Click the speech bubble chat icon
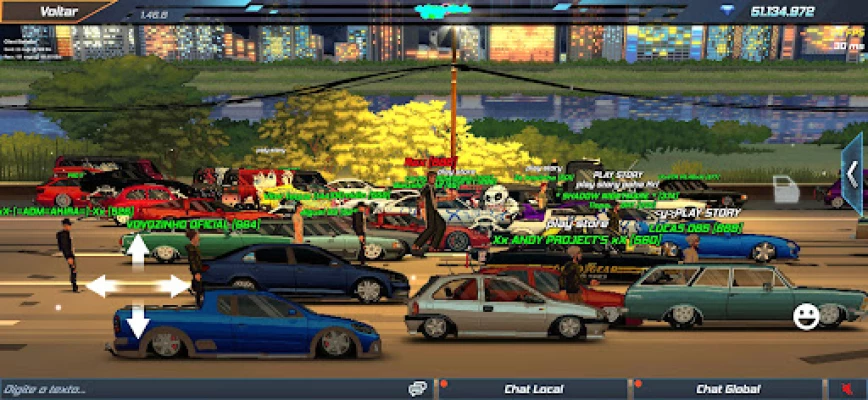868x400 pixels. pyautogui.click(x=418, y=389)
